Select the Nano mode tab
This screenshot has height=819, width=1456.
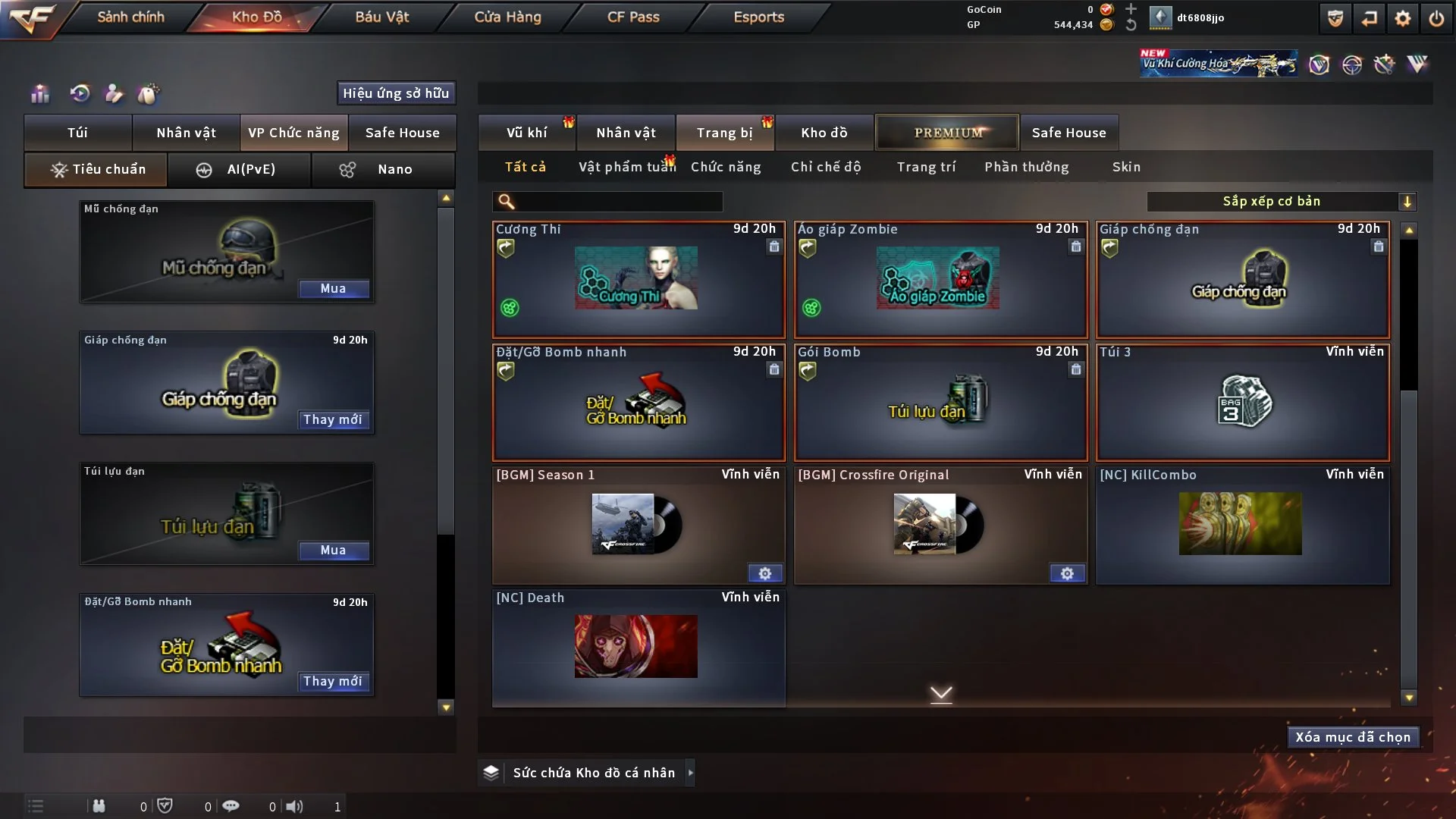point(383,169)
